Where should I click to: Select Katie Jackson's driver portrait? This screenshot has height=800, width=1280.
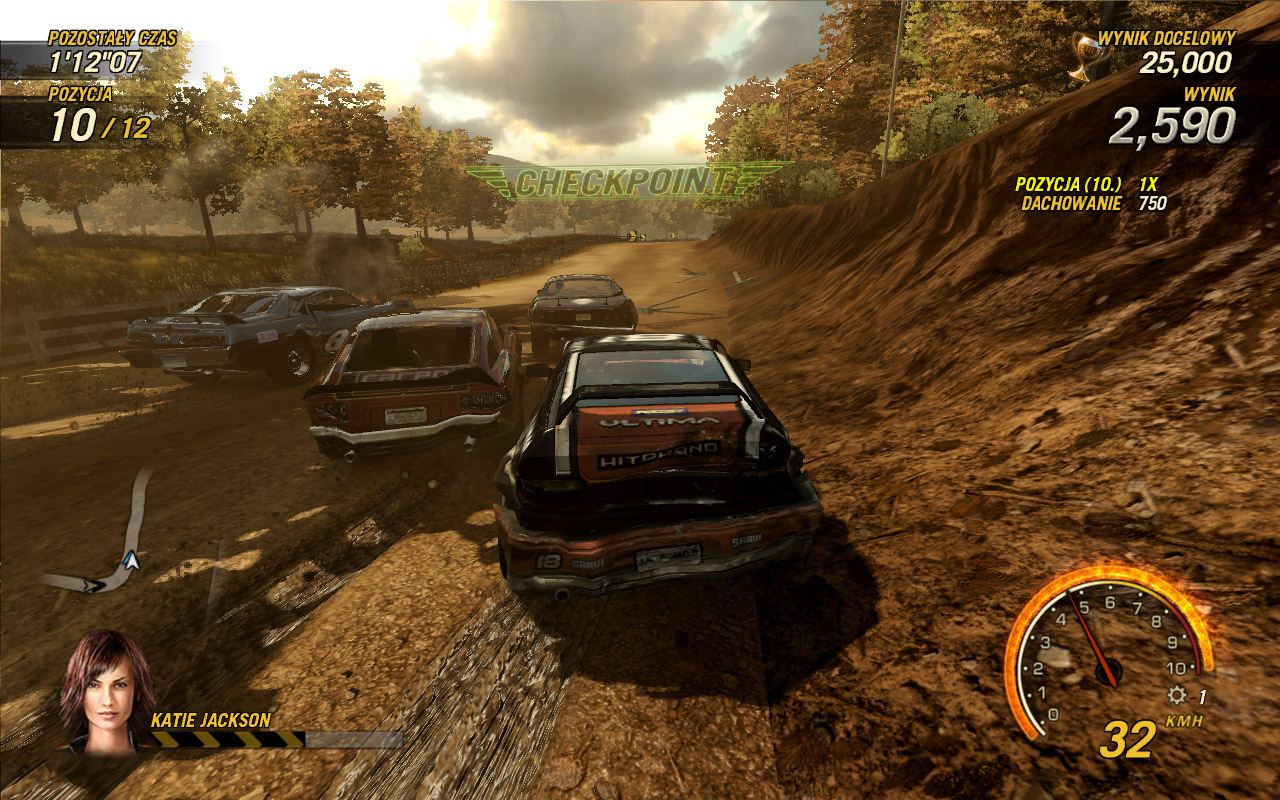(x=107, y=690)
